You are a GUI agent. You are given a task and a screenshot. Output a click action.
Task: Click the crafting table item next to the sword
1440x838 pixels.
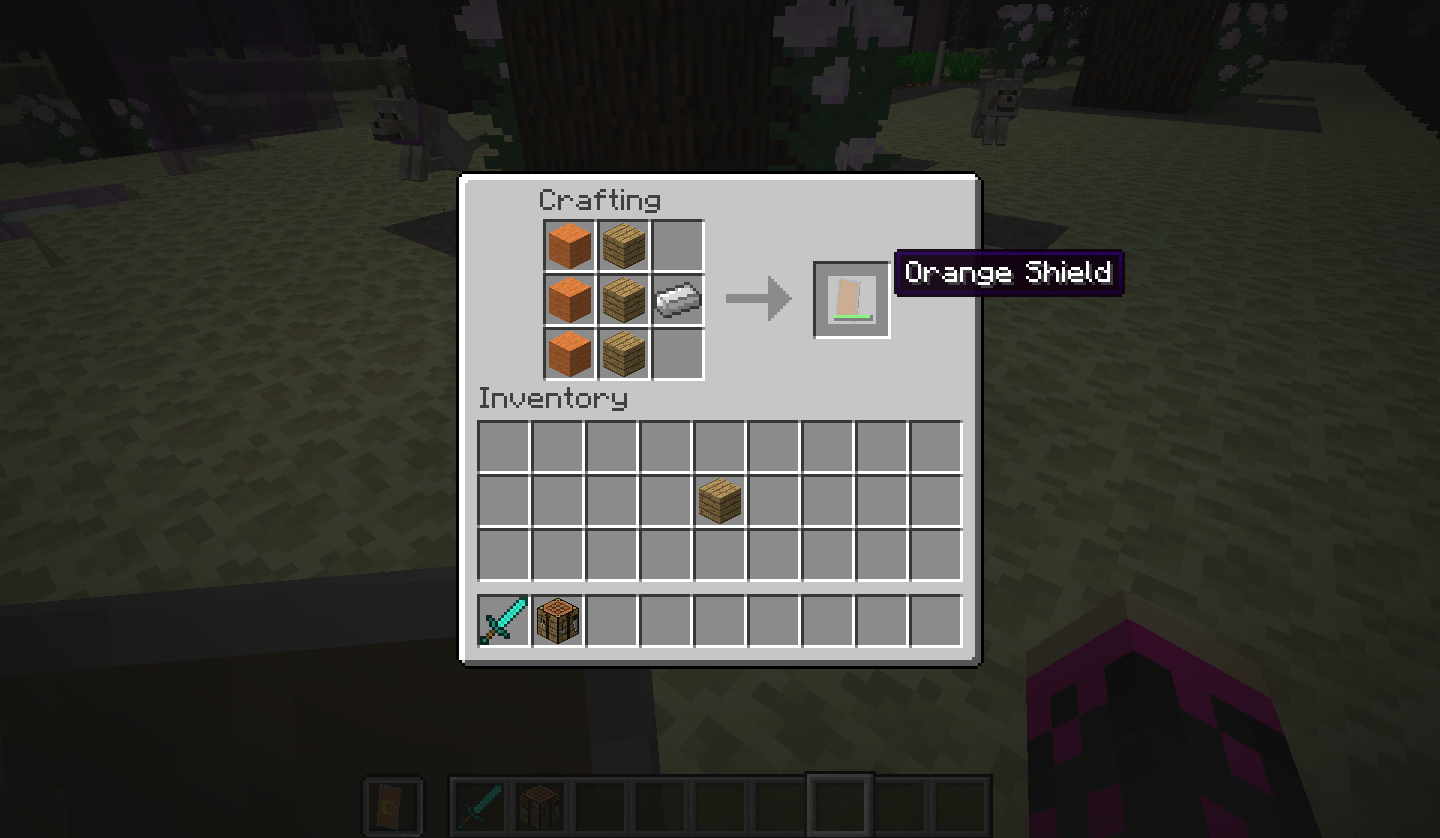[556, 620]
